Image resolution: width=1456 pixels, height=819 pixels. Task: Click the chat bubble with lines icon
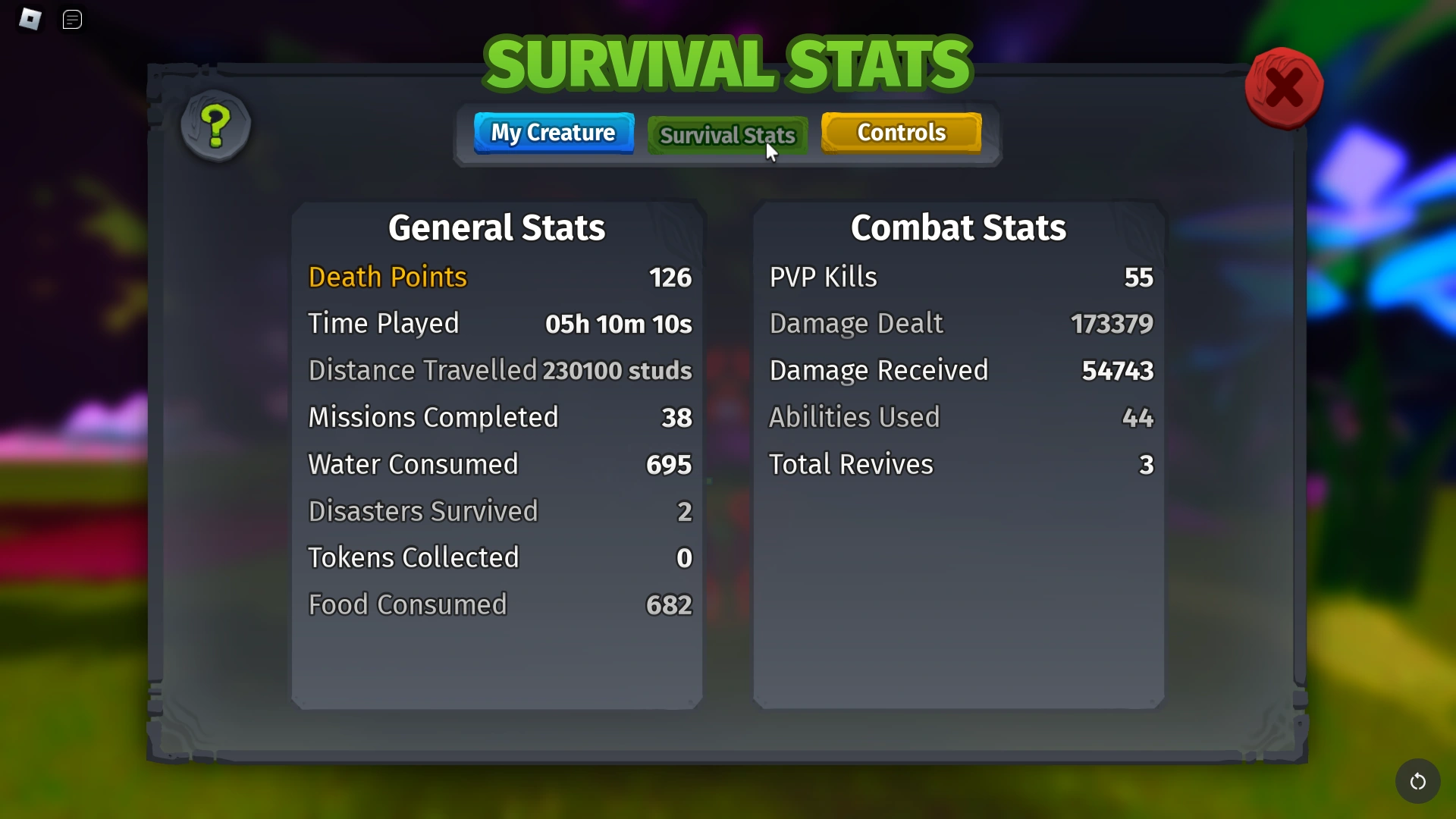coord(73,20)
